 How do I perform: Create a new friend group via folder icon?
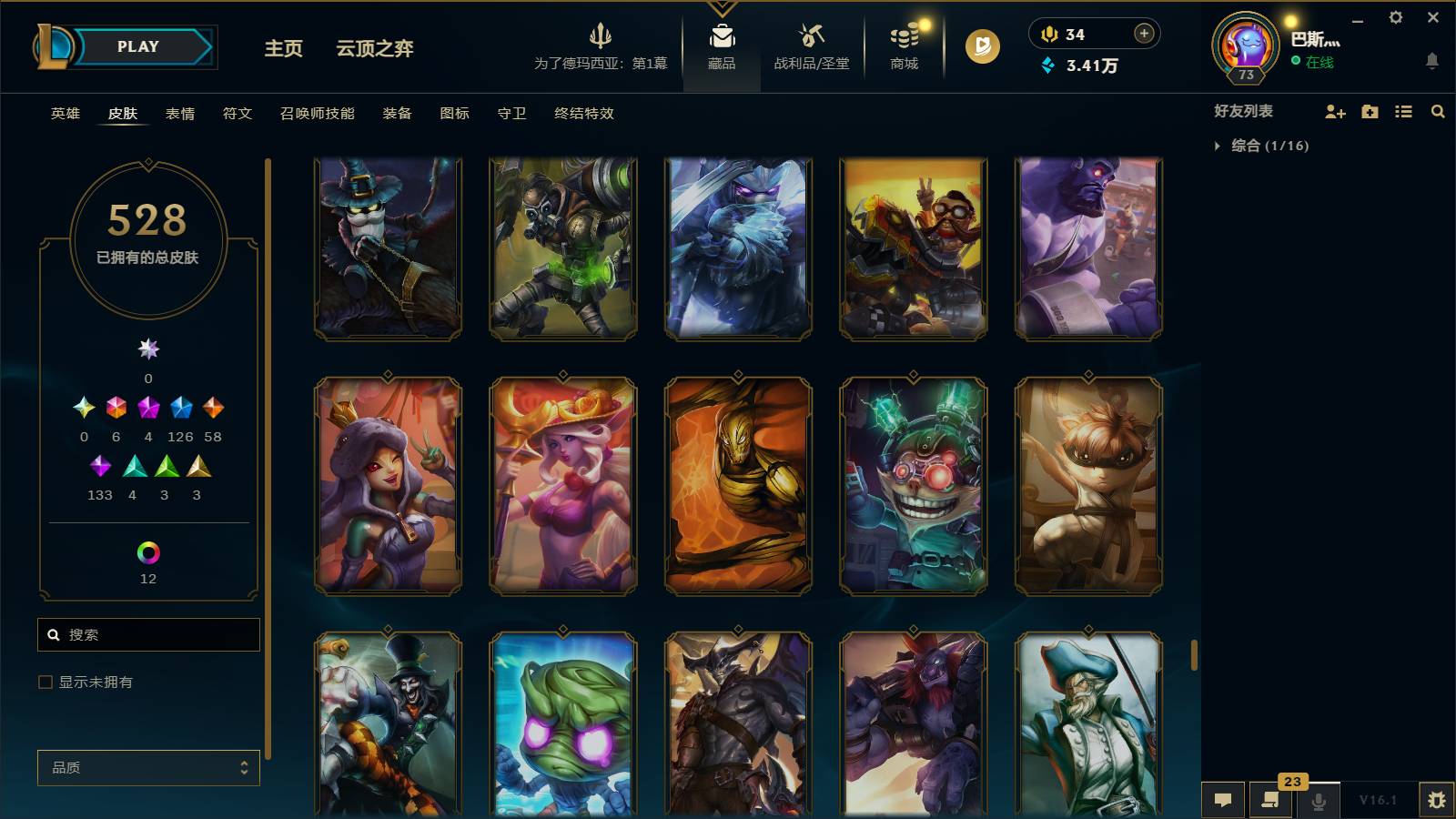point(1369,112)
